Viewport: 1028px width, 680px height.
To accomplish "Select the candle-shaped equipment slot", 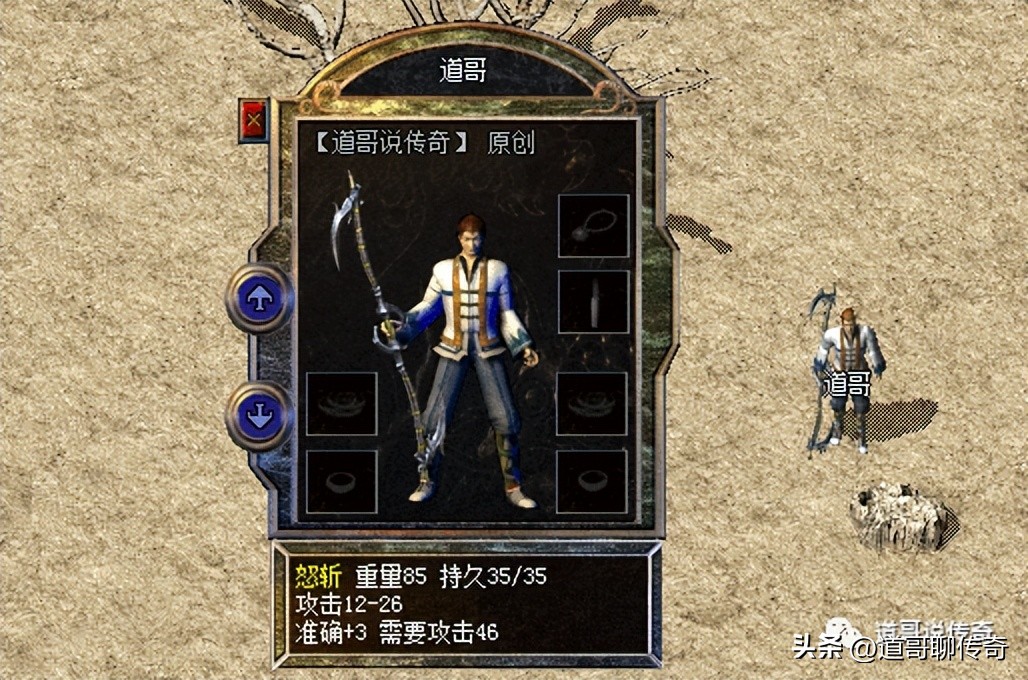I will pos(593,301).
